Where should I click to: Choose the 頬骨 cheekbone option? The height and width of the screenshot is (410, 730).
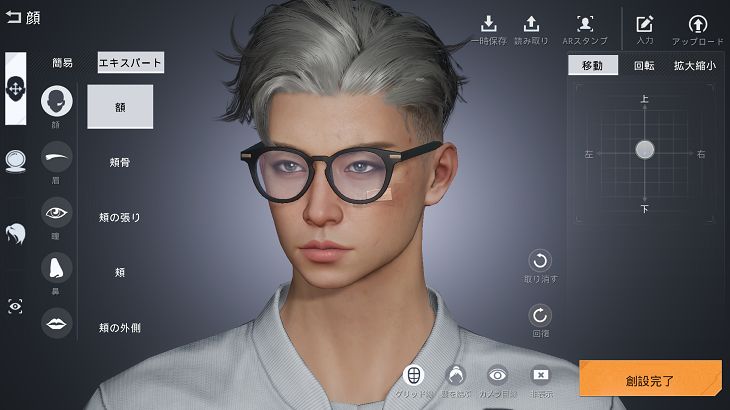(120, 161)
